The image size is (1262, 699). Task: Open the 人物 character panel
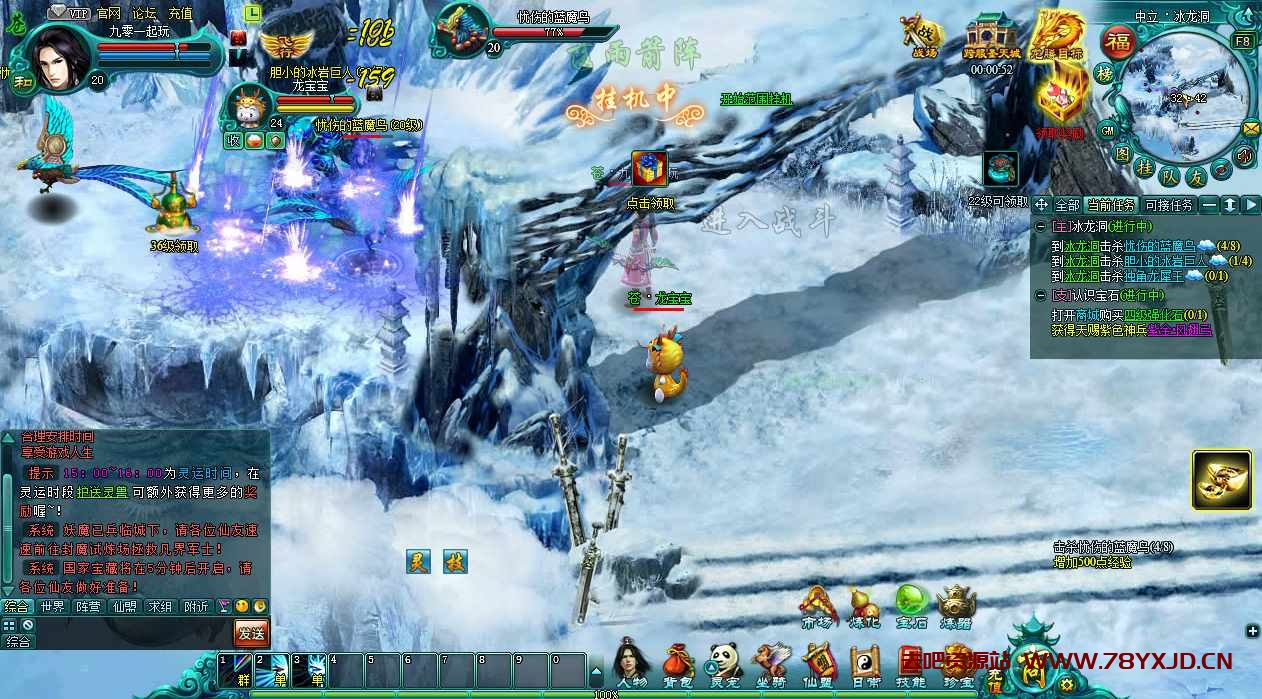pyautogui.click(x=632, y=664)
